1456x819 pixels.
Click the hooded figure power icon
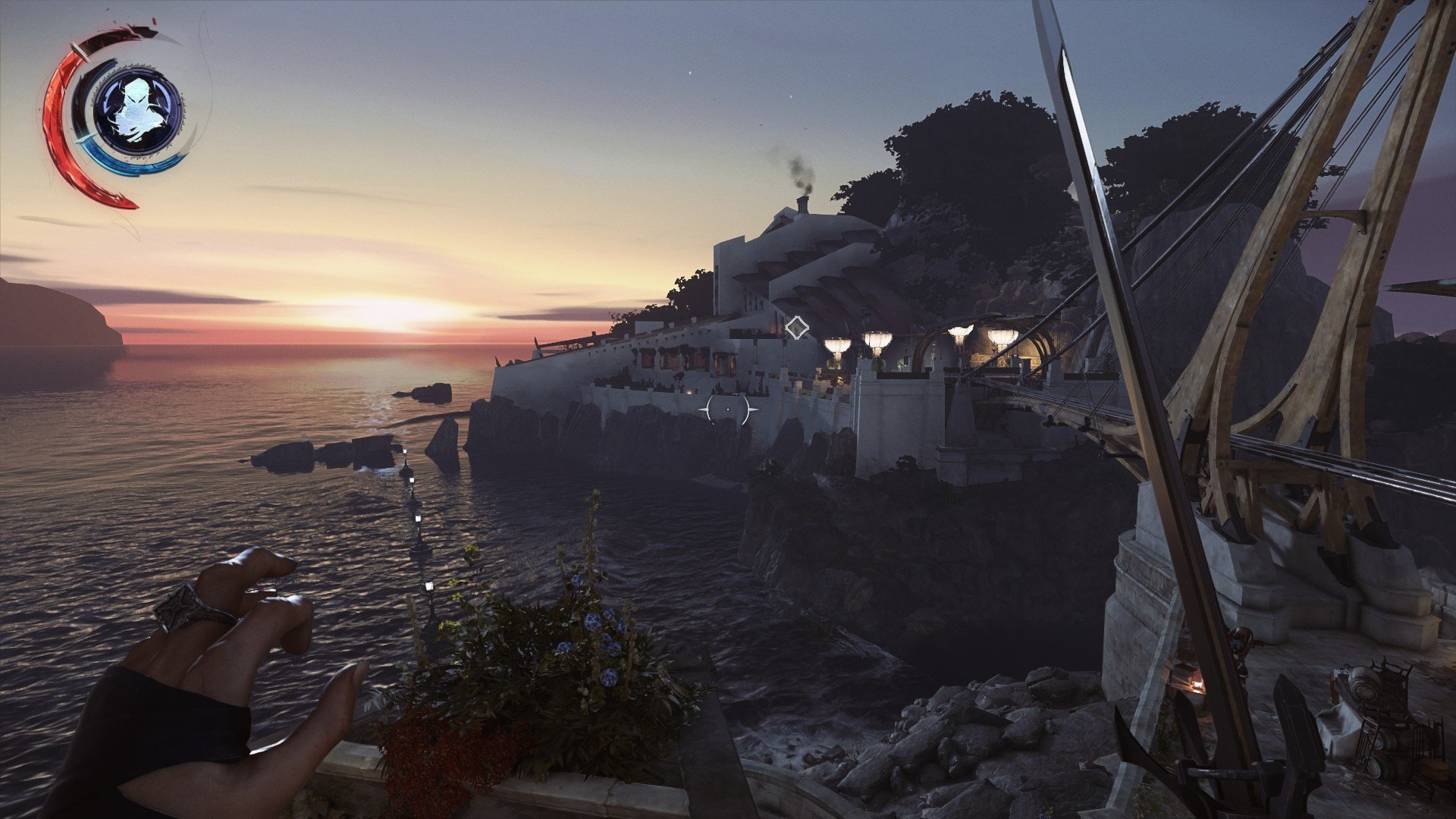136,111
